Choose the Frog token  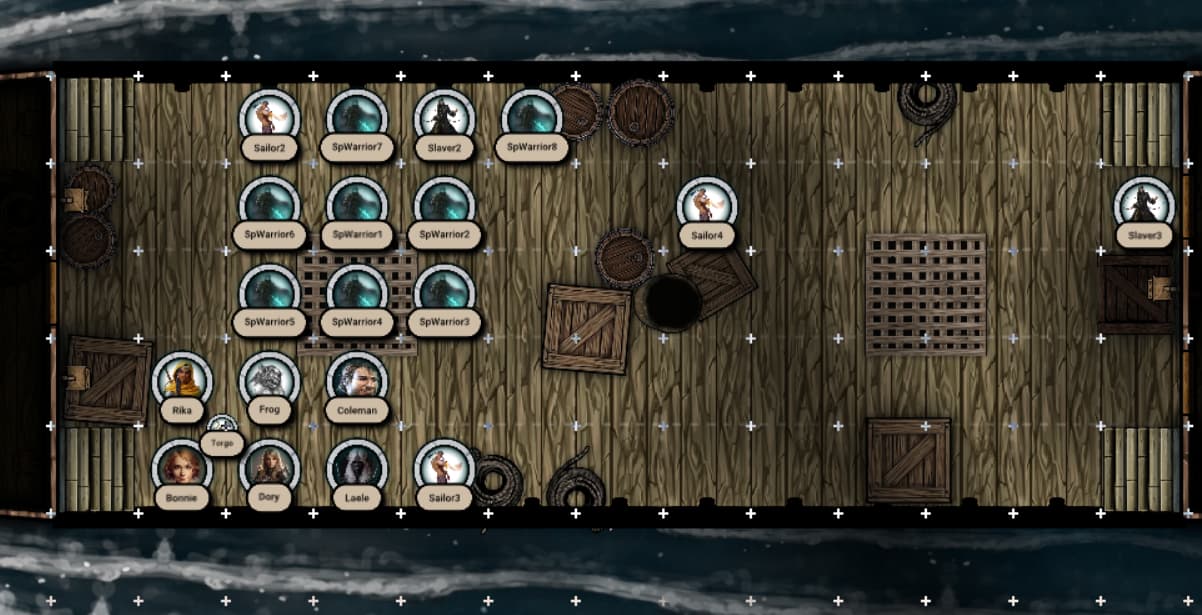pos(270,380)
